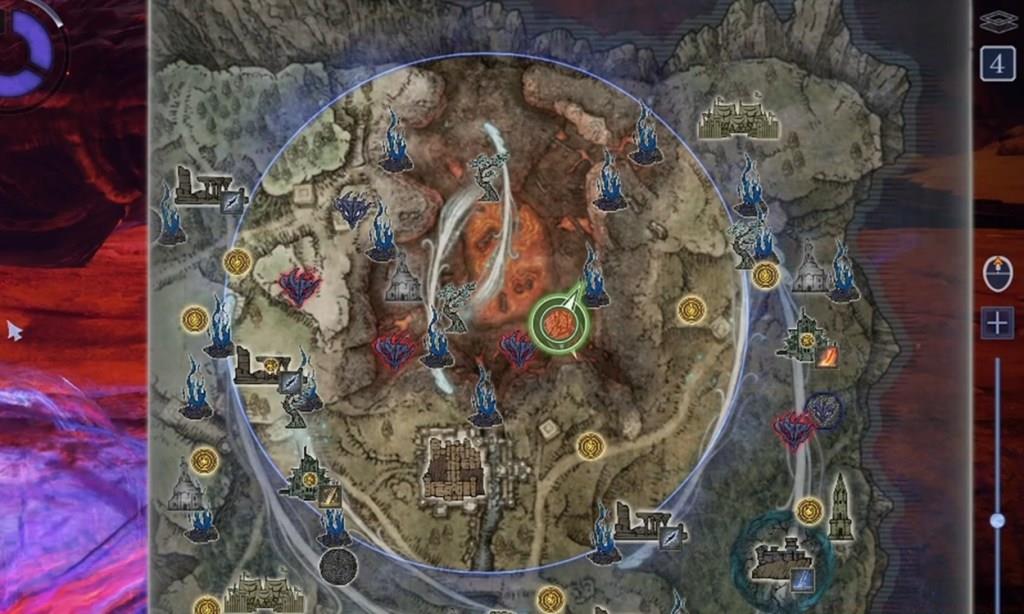Adjust the vertical map zoom slider handle
The image size is (1024, 614).
(997, 520)
